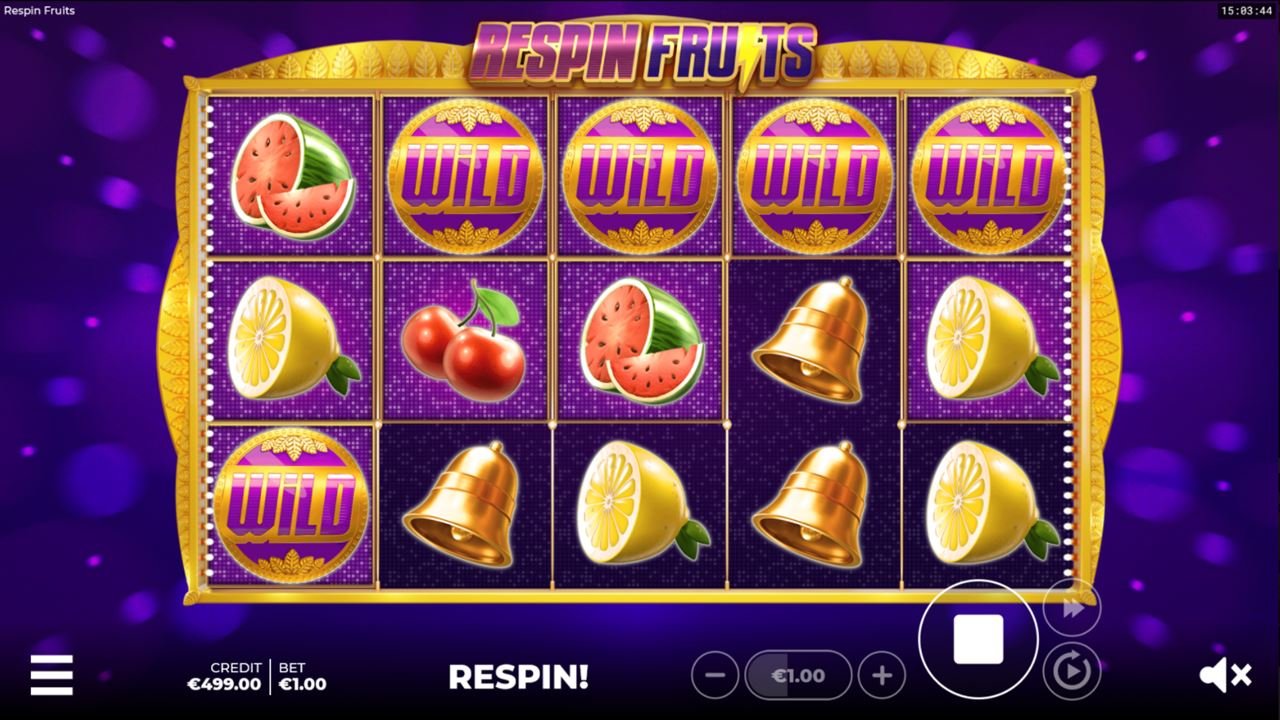Enable turbo spin with the double-arrow icon
Screen dimensions: 1280x720
coord(1074,607)
